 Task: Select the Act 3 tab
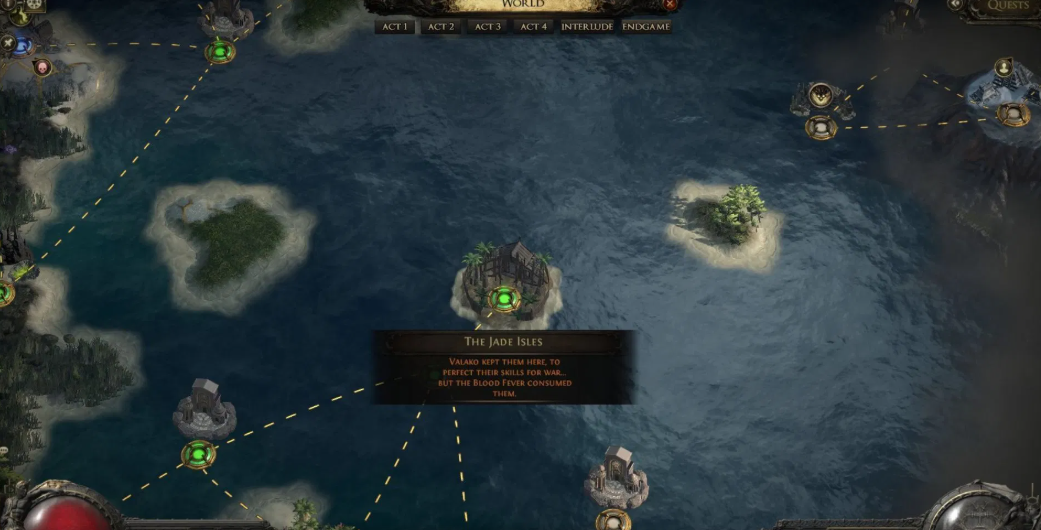[487, 26]
